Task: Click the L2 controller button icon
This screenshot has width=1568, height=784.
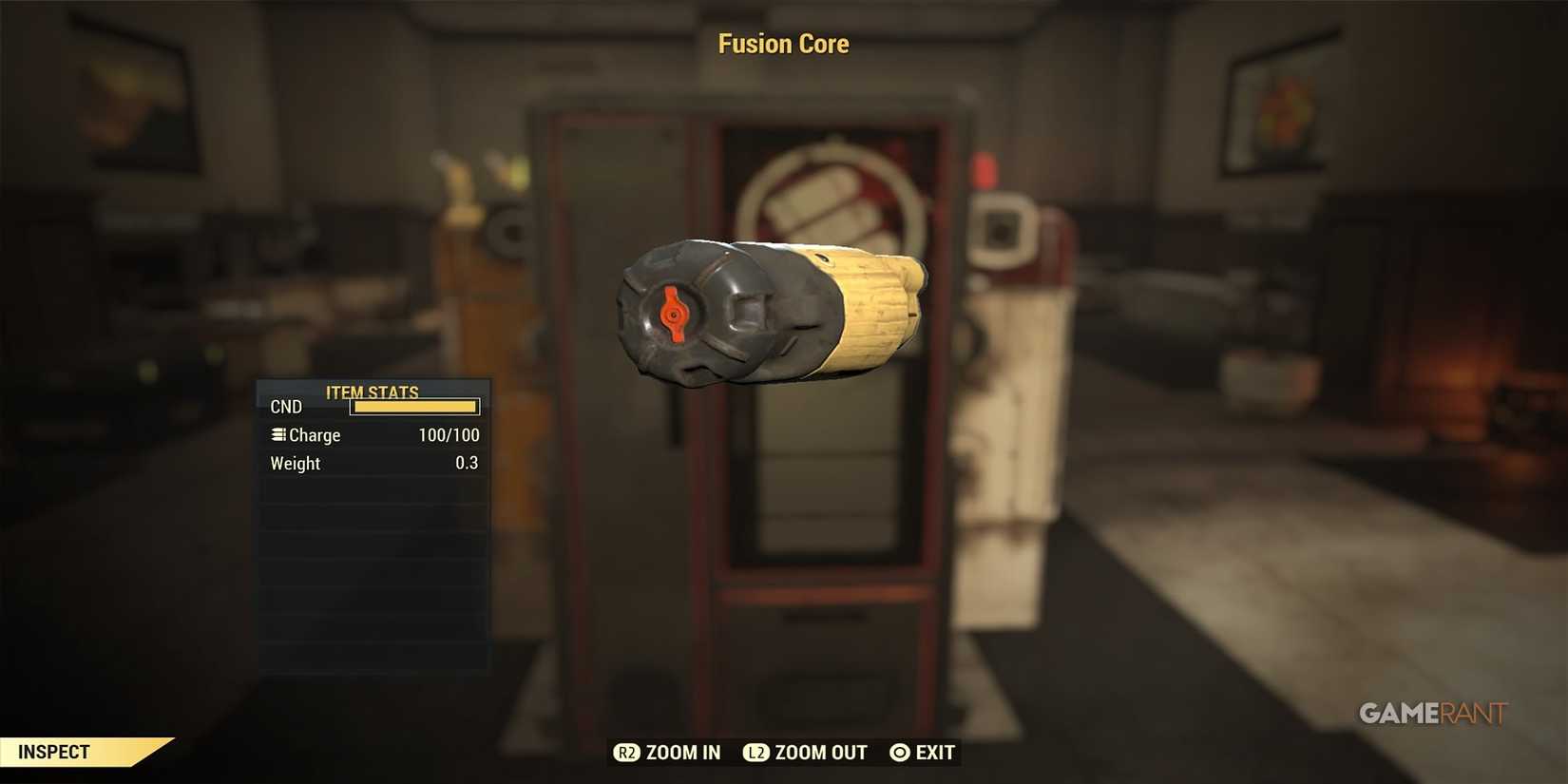Action: pos(755,753)
